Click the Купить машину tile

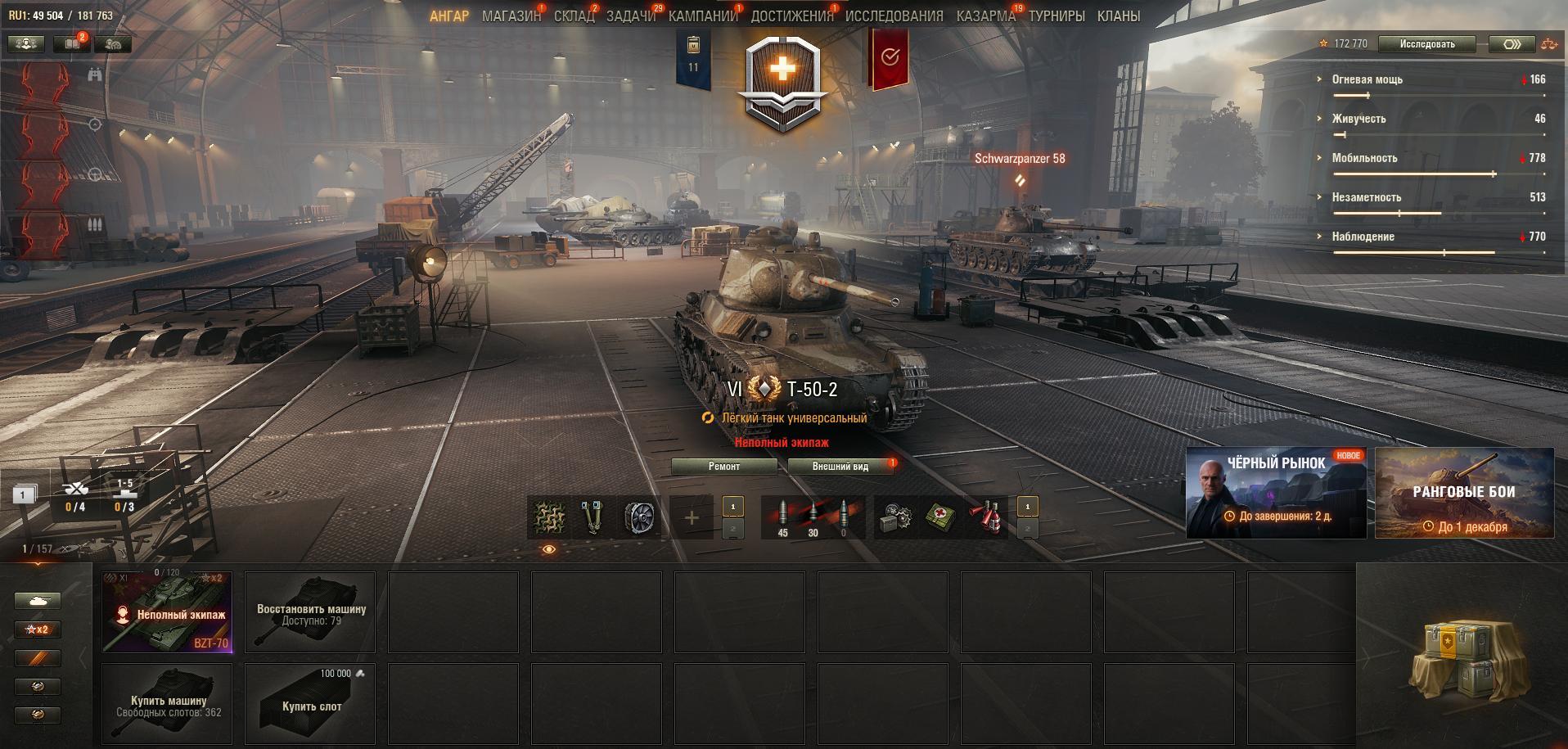[168, 704]
